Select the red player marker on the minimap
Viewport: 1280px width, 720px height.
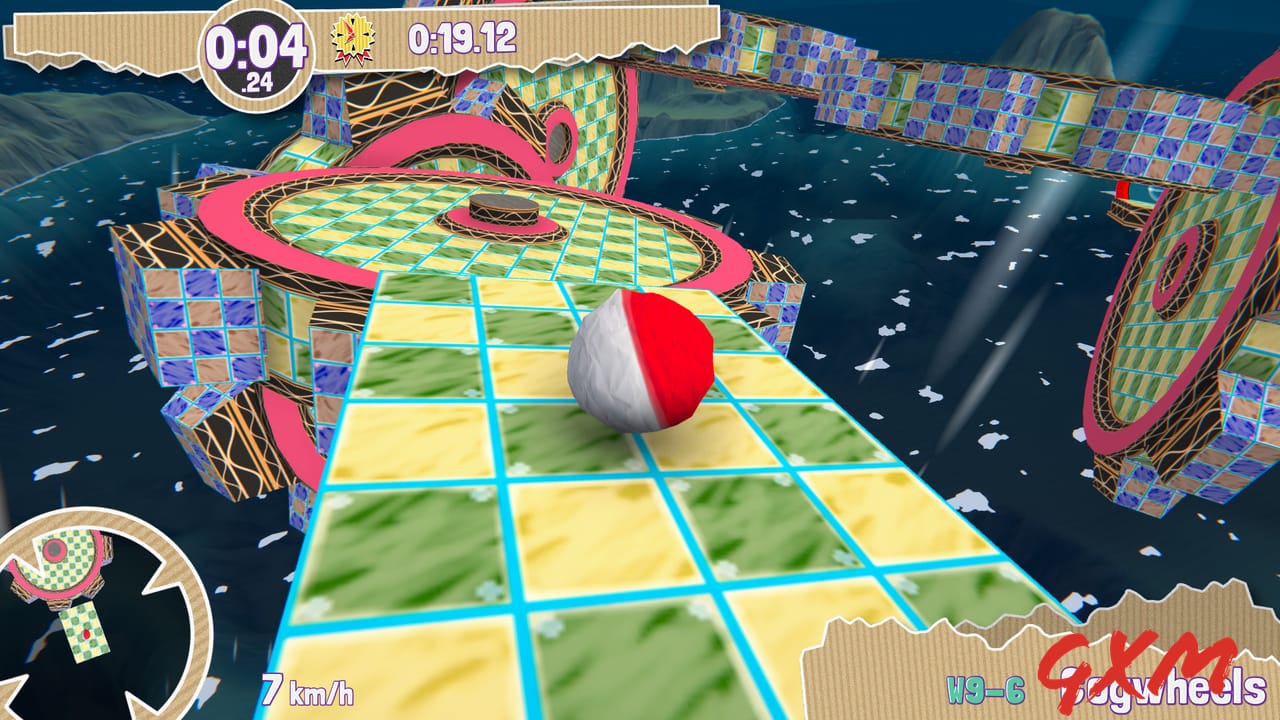(85, 634)
